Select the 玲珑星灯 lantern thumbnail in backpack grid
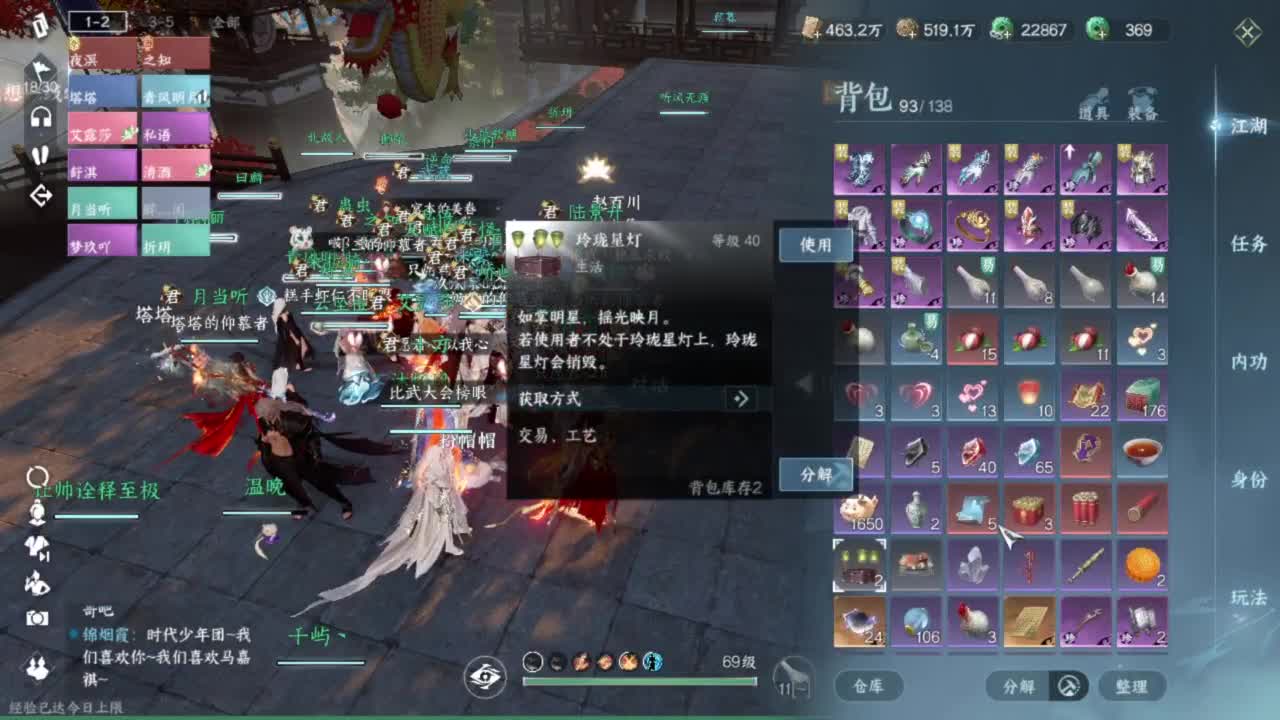Viewport: 1280px width, 720px height. 858,566
